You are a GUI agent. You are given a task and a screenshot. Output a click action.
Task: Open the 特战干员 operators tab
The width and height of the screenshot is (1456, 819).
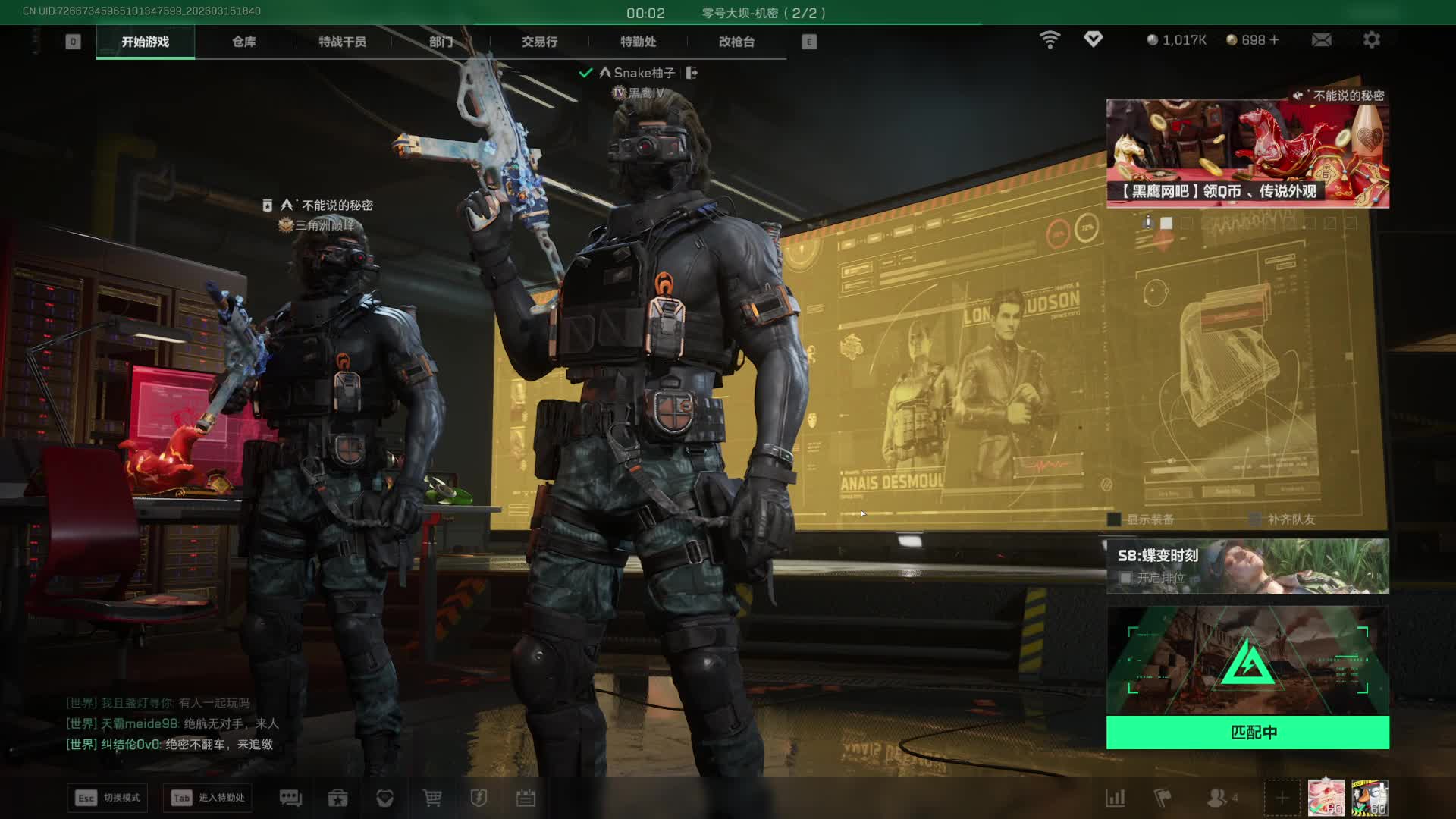click(x=342, y=42)
